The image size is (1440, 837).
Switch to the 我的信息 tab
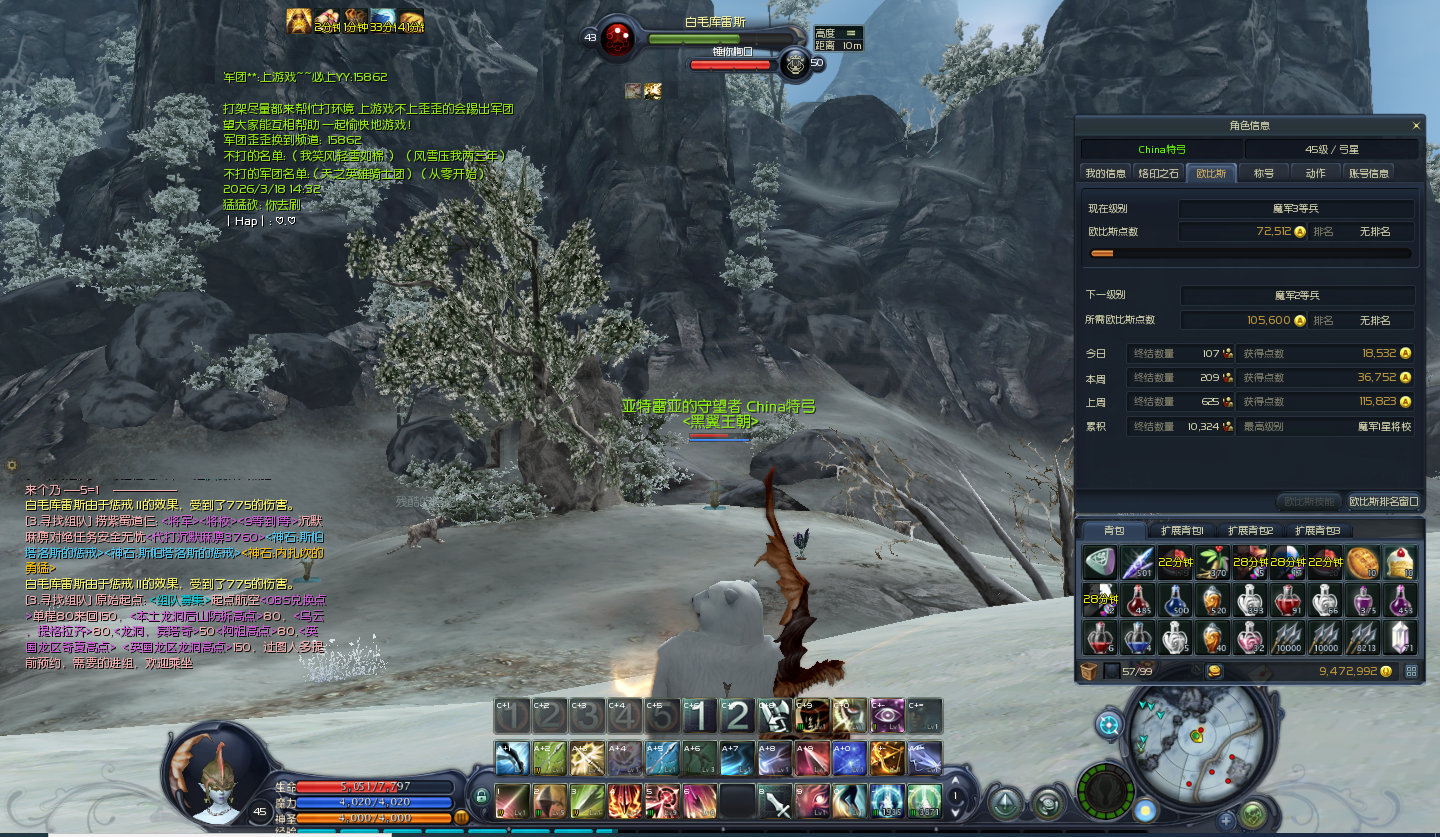click(x=1106, y=173)
